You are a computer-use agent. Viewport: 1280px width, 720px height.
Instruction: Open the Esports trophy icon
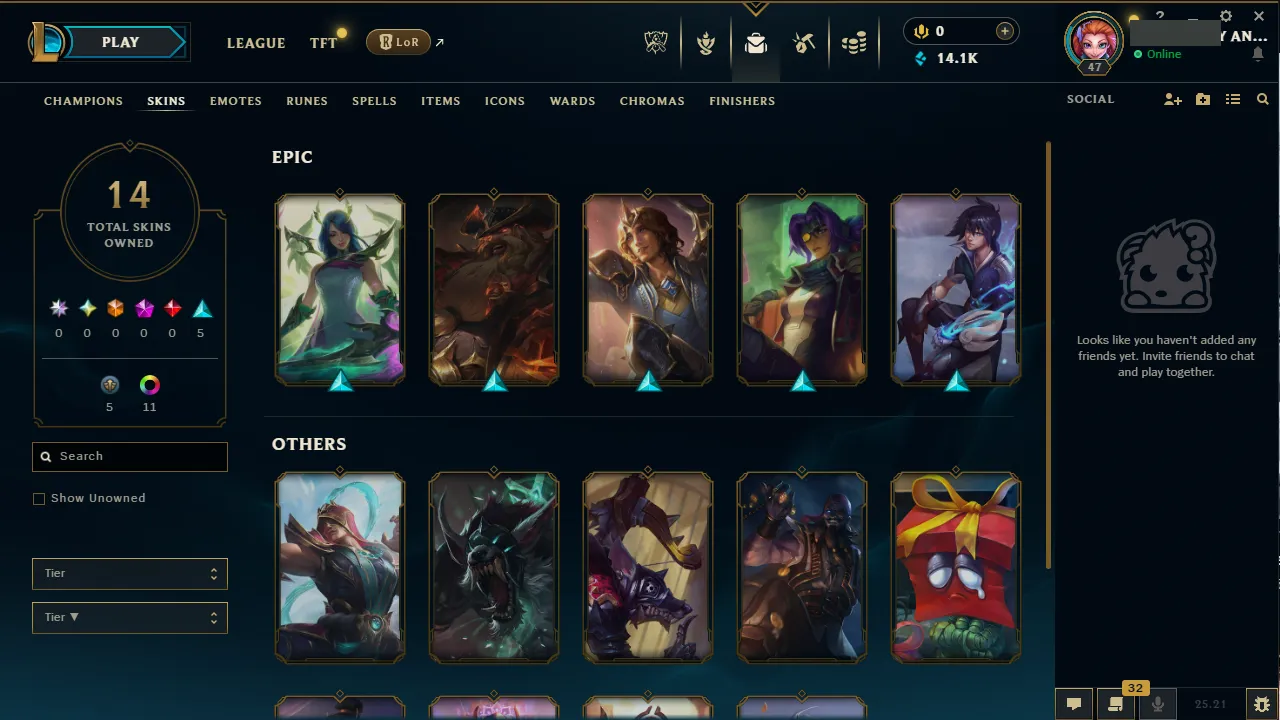coord(656,42)
